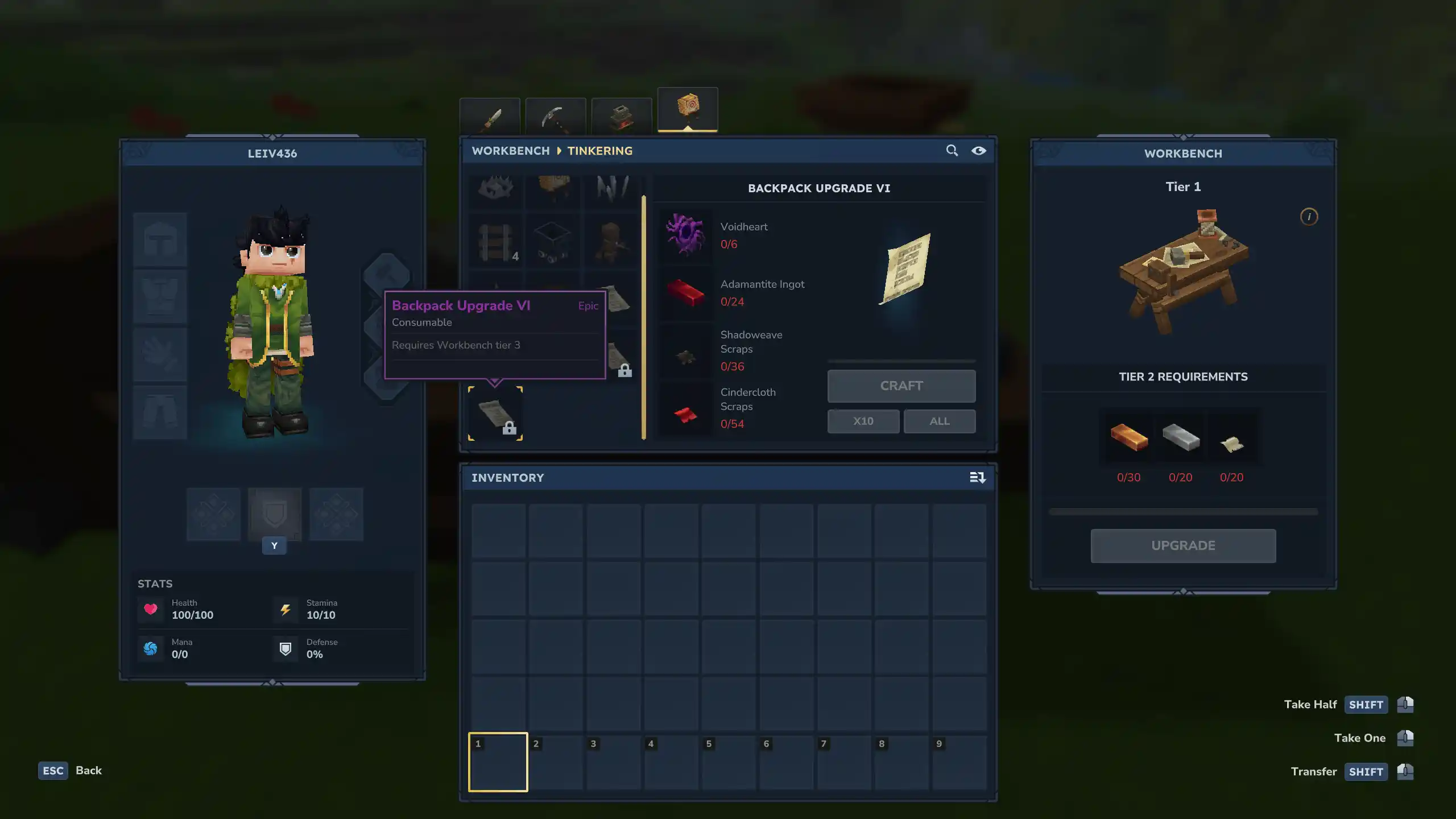Click the Voidheart ingredient icon

[685, 235]
